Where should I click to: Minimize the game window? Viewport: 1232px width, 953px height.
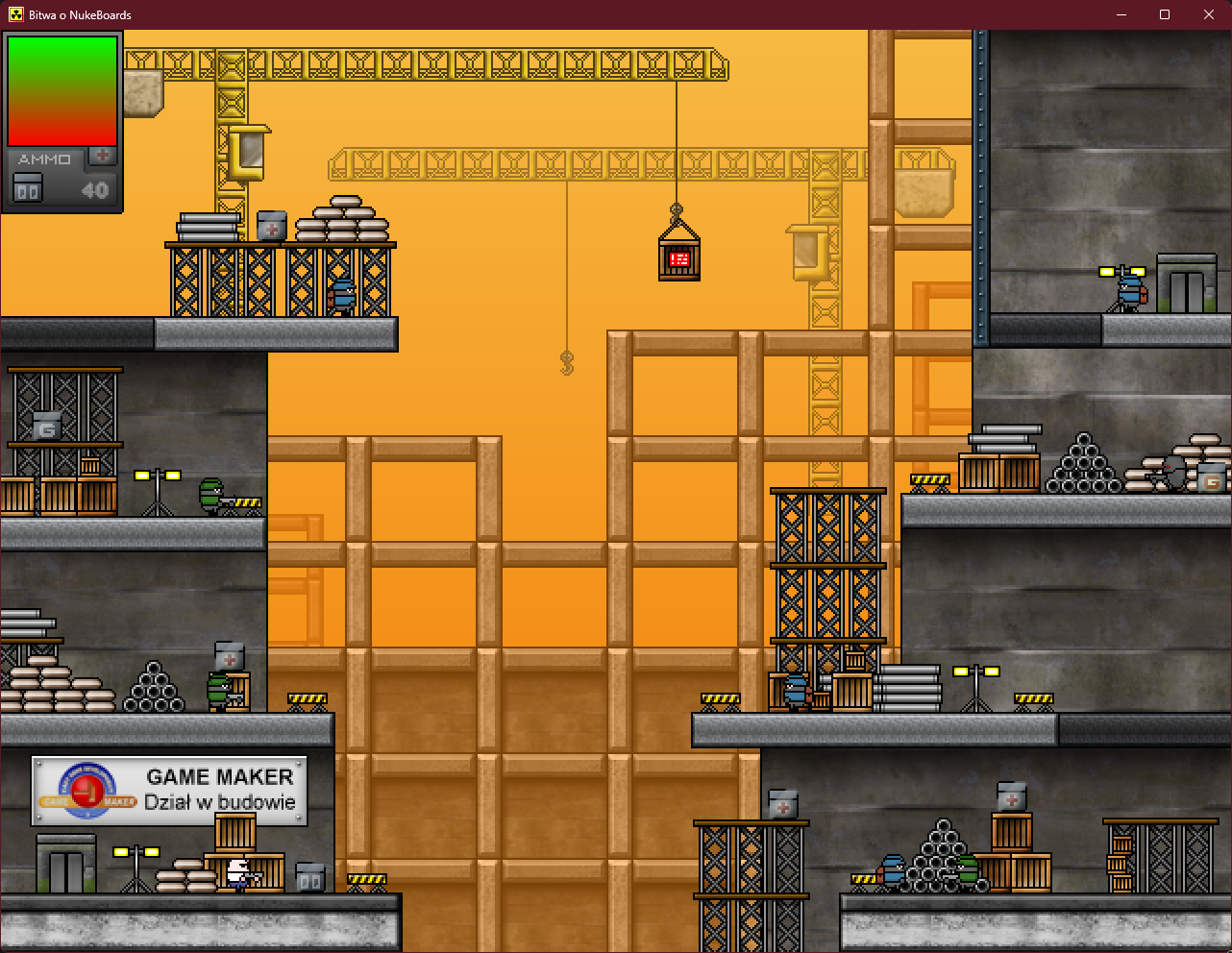(1121, 14)
